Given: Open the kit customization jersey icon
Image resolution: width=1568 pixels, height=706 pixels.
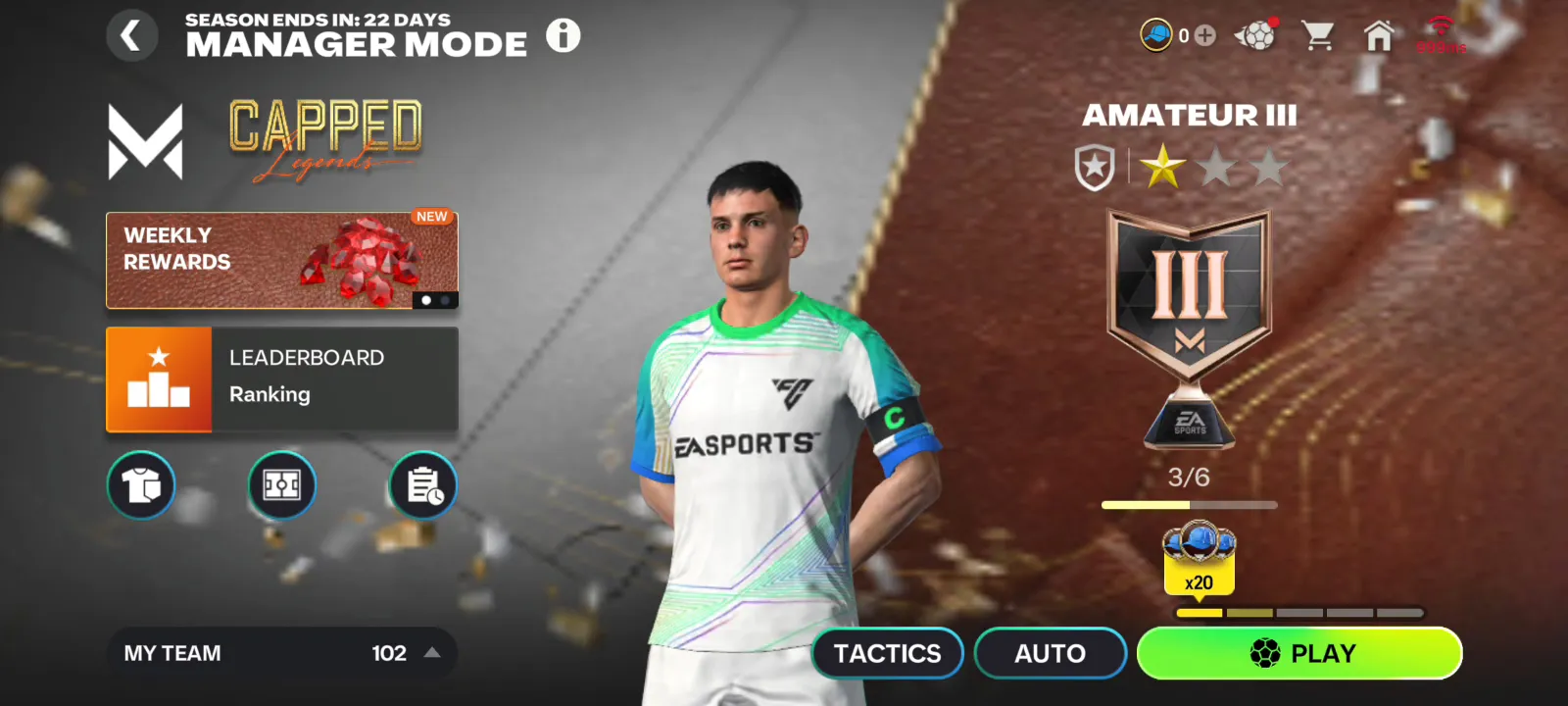Looking at the screenshot, I should click(141, 485).
